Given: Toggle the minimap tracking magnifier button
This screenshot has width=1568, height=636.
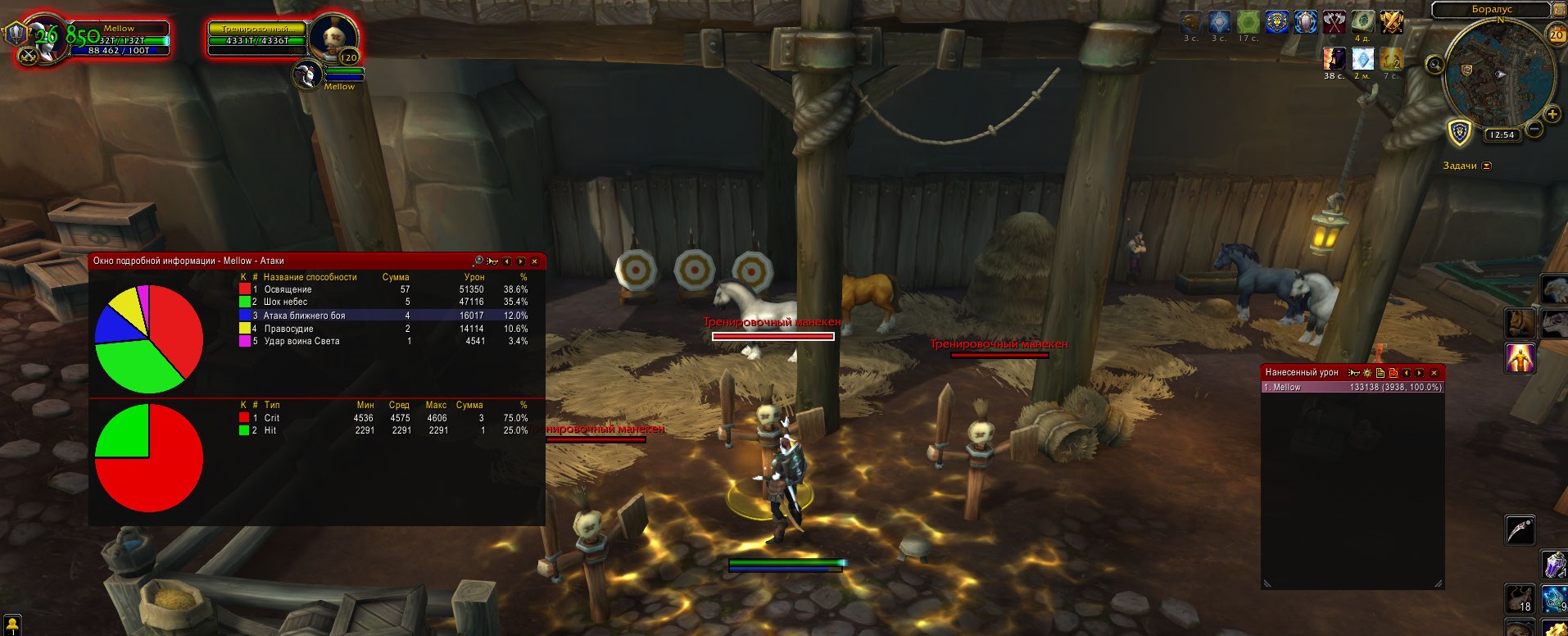Looking at the screenshot, I should 1434,65.
